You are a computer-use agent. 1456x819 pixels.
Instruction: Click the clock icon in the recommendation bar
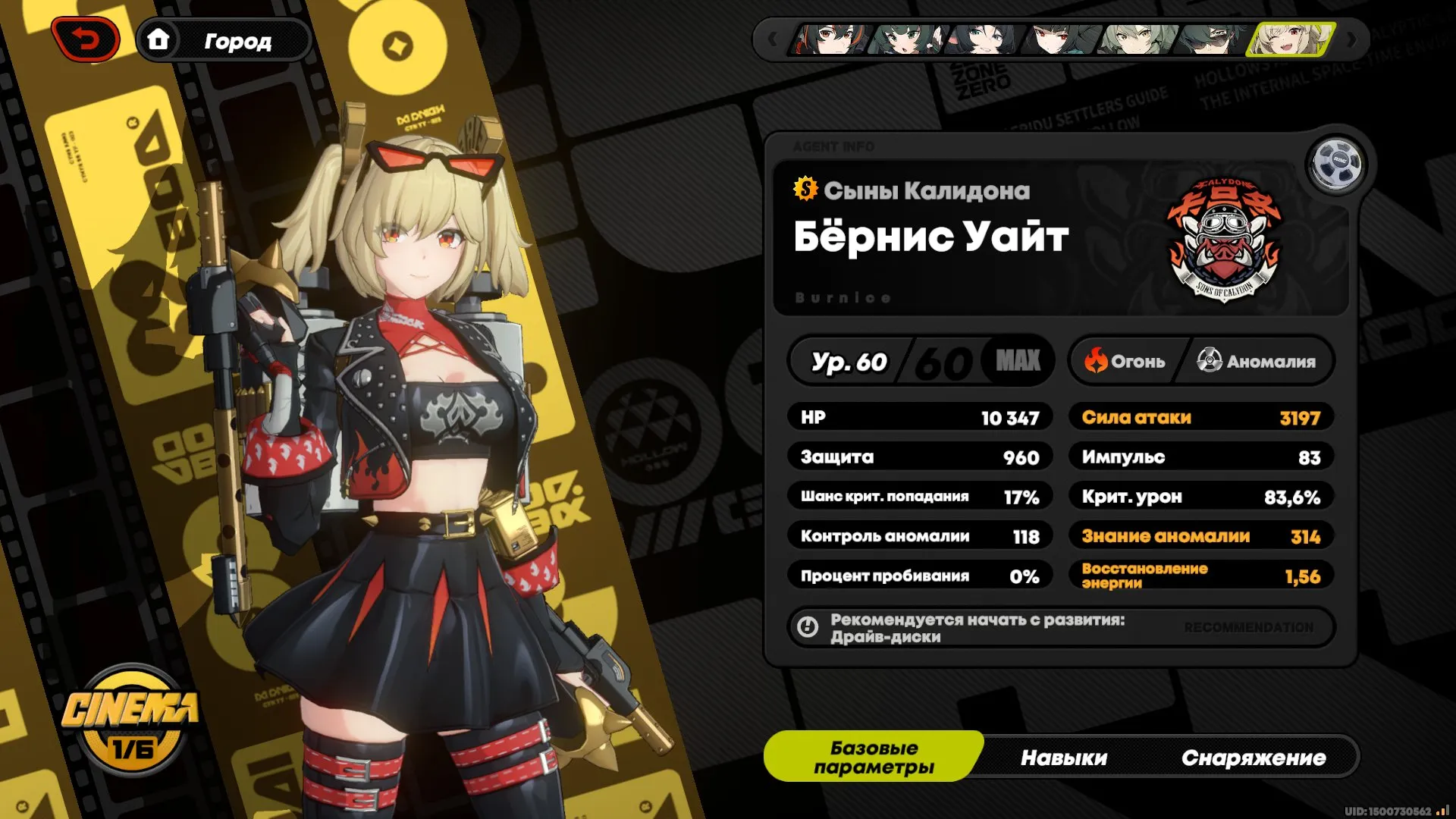pyautogui.click(x=807, y=627)
